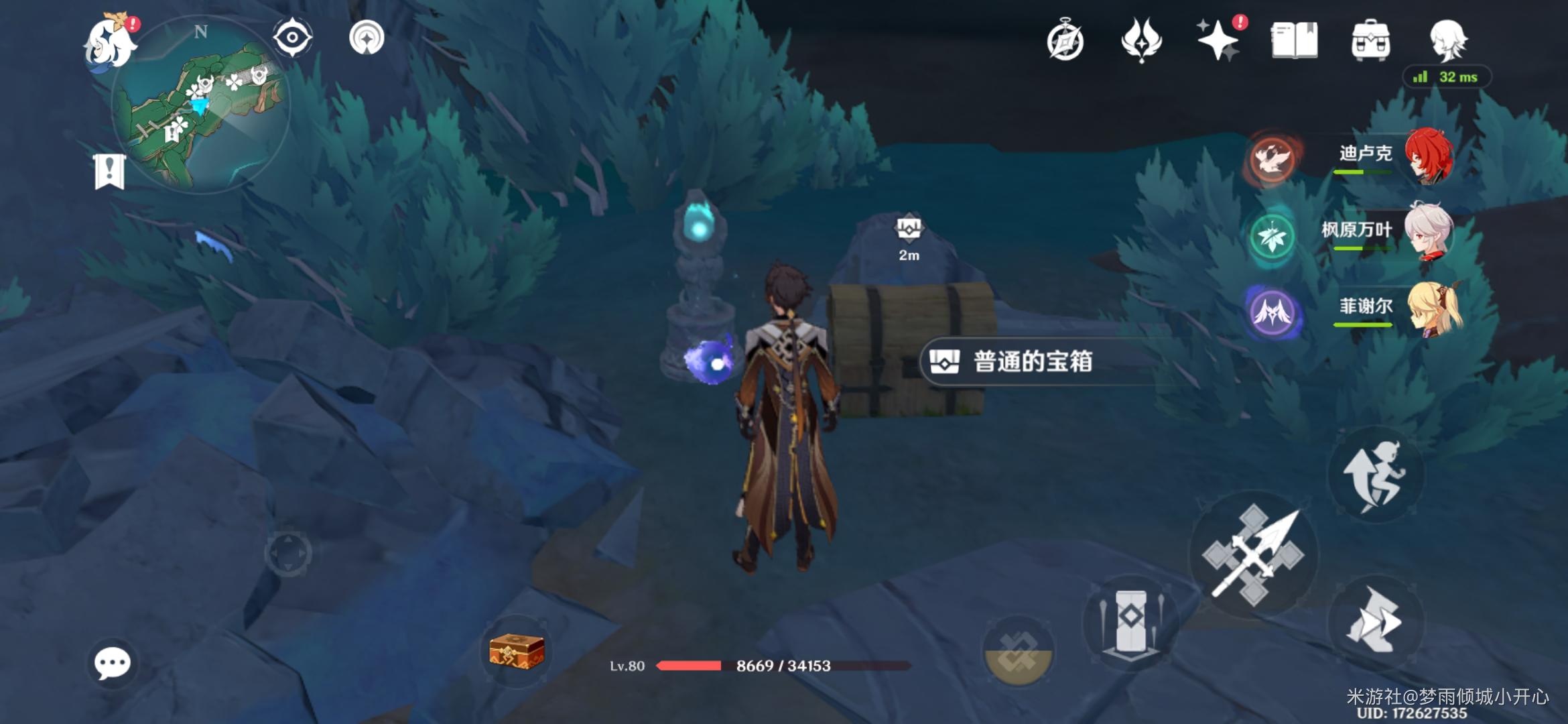
Task: Switch to party member 菲谢尔
Action: pyautogui.click(x=1394, y=309)
